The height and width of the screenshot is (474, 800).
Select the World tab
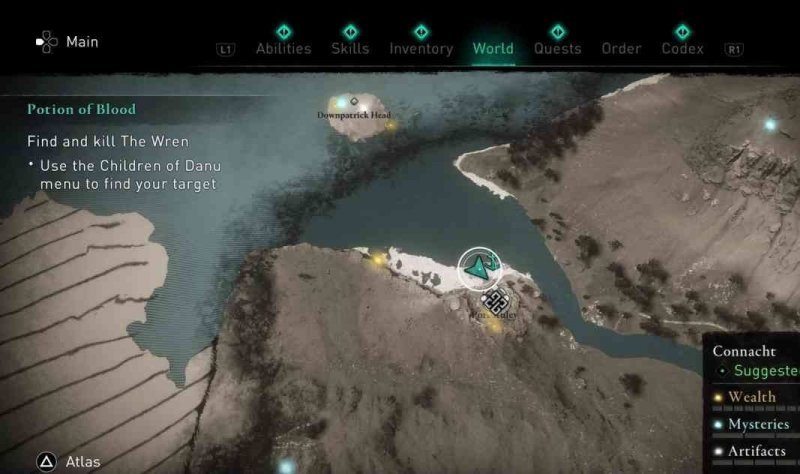(x=493, y=48)
